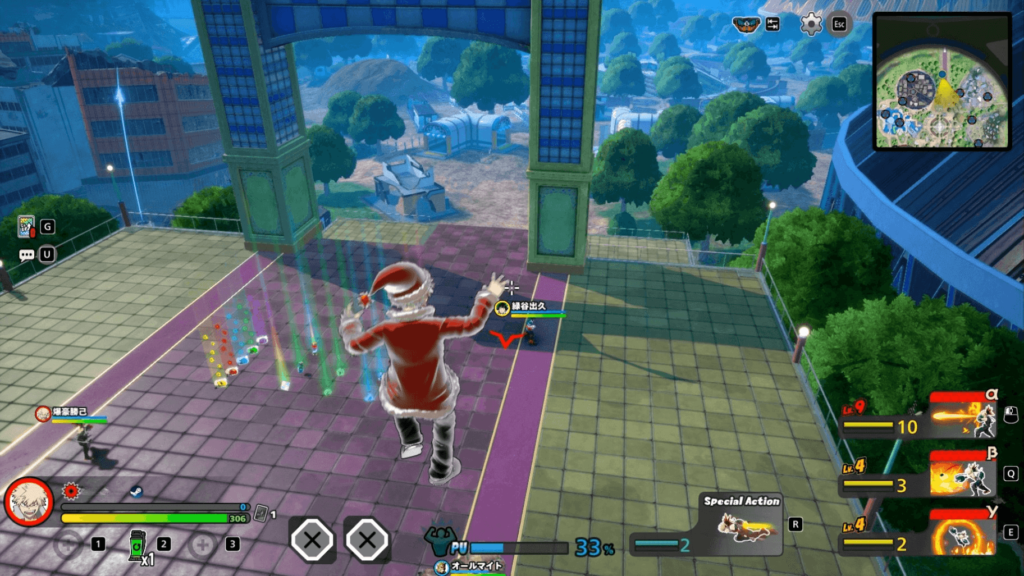Viewport: 1024px width, 576px height.
Task: Click the card count icon by health bar
Action: 261,514
